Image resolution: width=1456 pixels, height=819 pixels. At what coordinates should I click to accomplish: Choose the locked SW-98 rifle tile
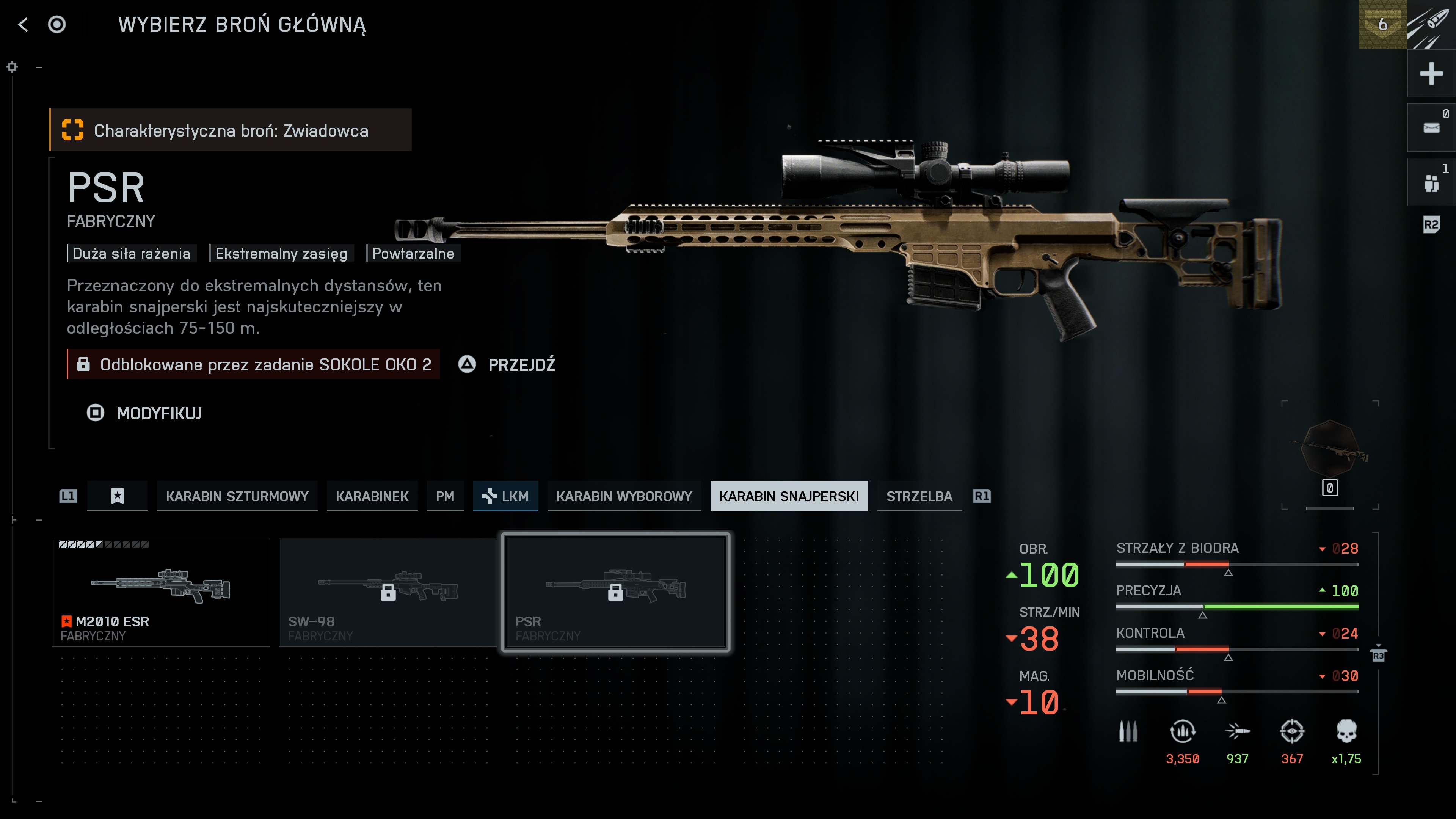click(x=388, y=592)
